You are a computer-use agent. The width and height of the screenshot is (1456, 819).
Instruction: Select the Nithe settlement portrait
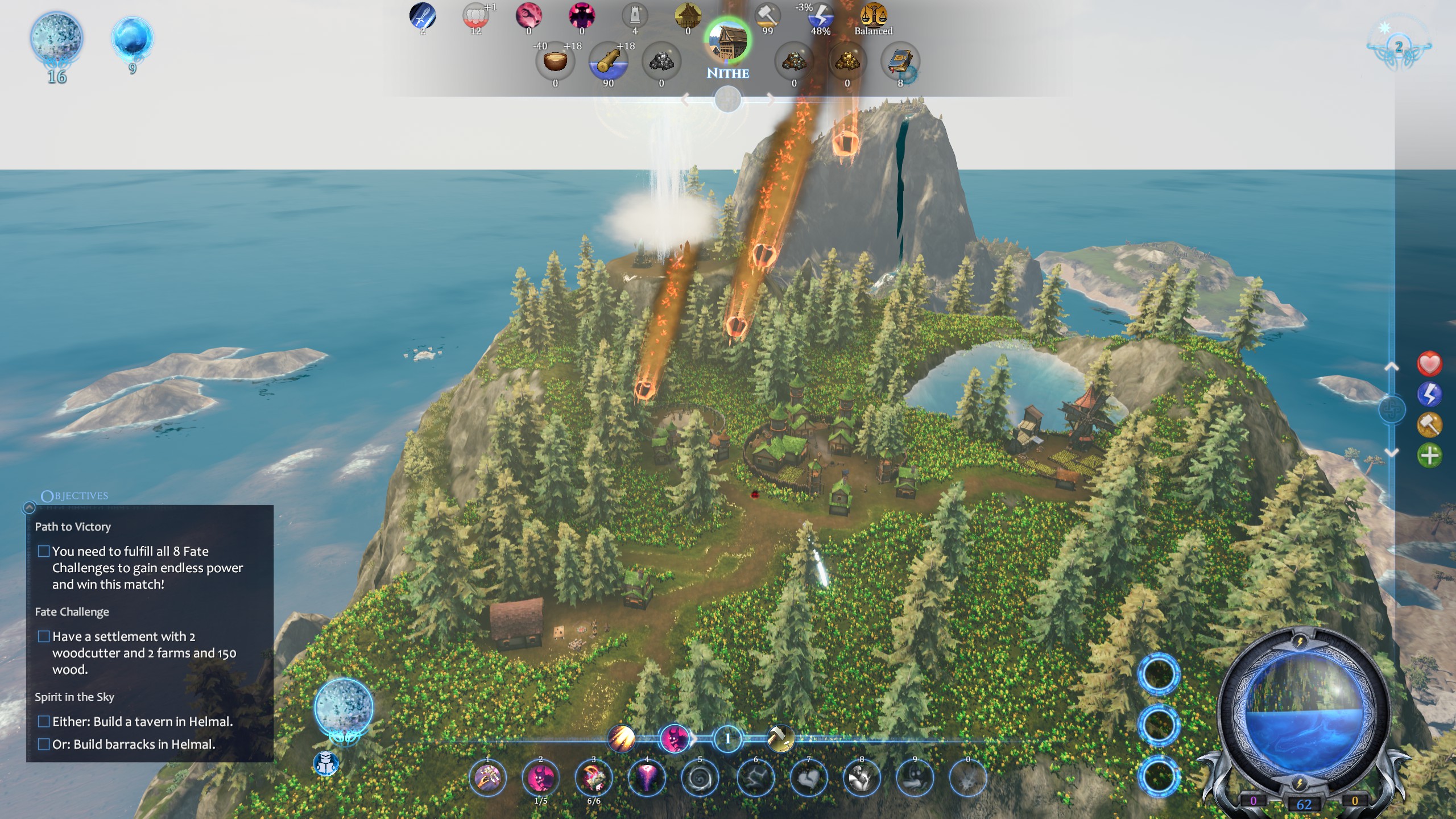click(727, 42)
